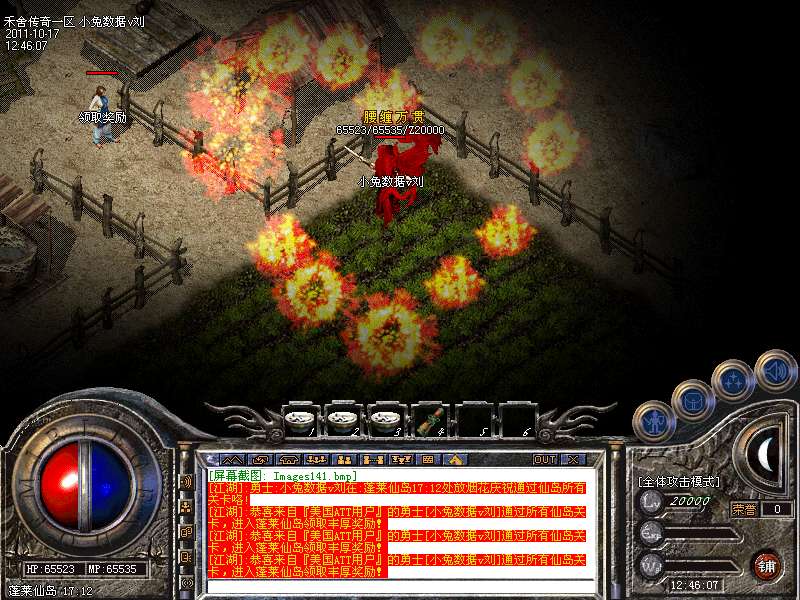
Task: Open the bag inventory round button
Action: pyautogui.click(x=692, y=399)
